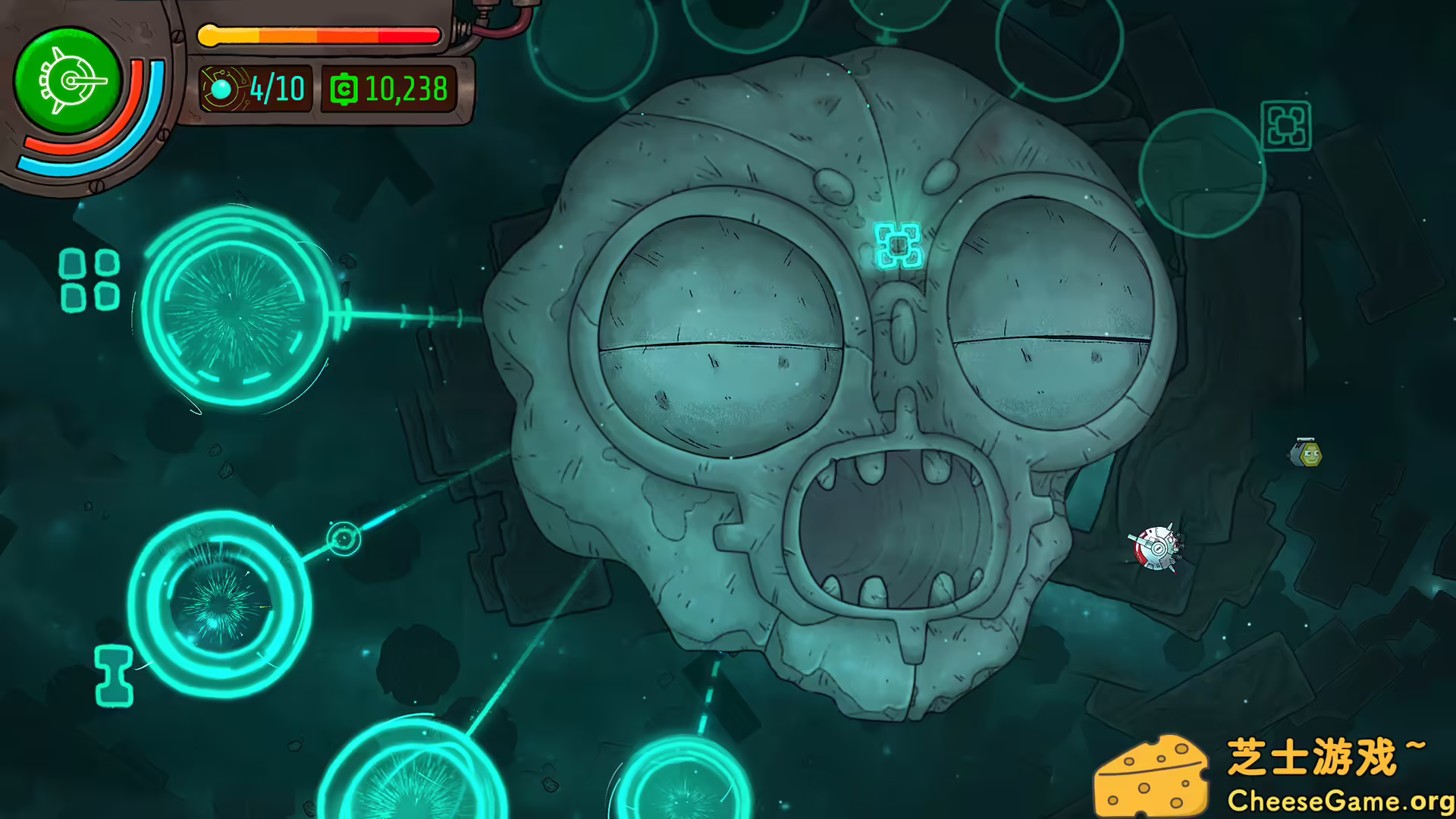Choose the warp portal beside the I-shaped glyph
The image size is (1456, 819).
(x=219, y=604)
